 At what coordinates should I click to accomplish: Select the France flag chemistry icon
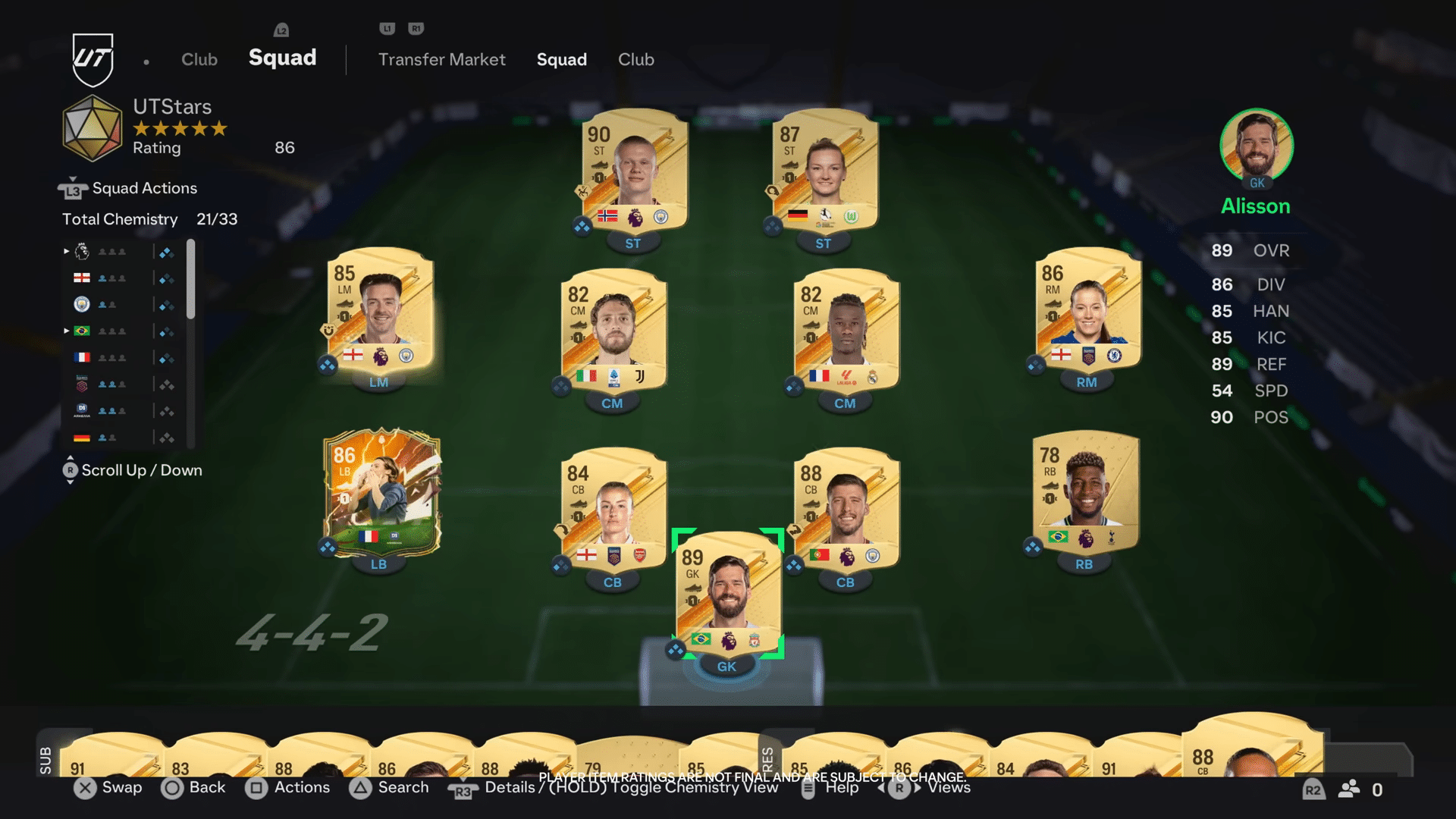[x=82, y=357]
